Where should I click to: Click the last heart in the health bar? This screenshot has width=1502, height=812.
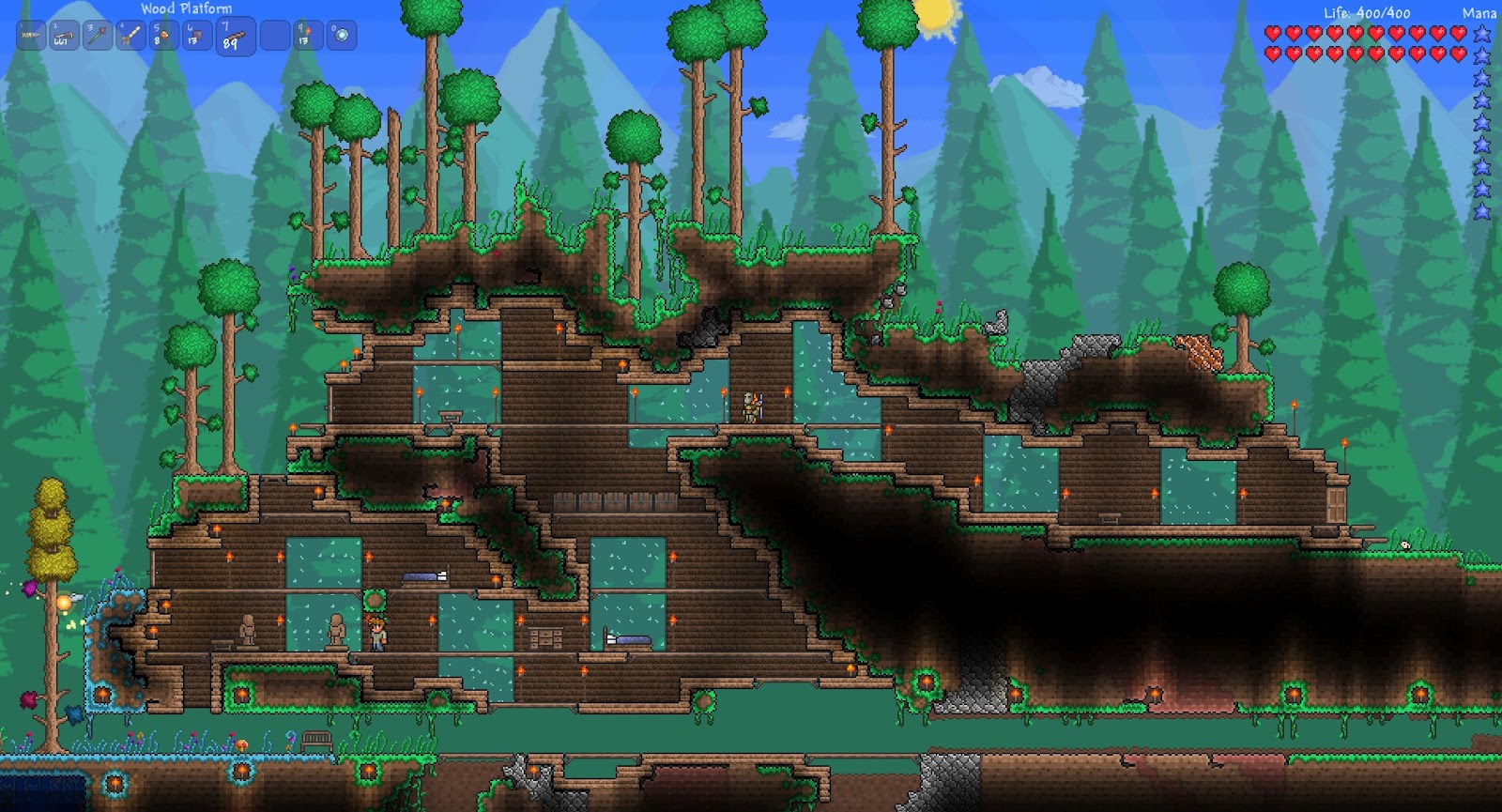1457,54
